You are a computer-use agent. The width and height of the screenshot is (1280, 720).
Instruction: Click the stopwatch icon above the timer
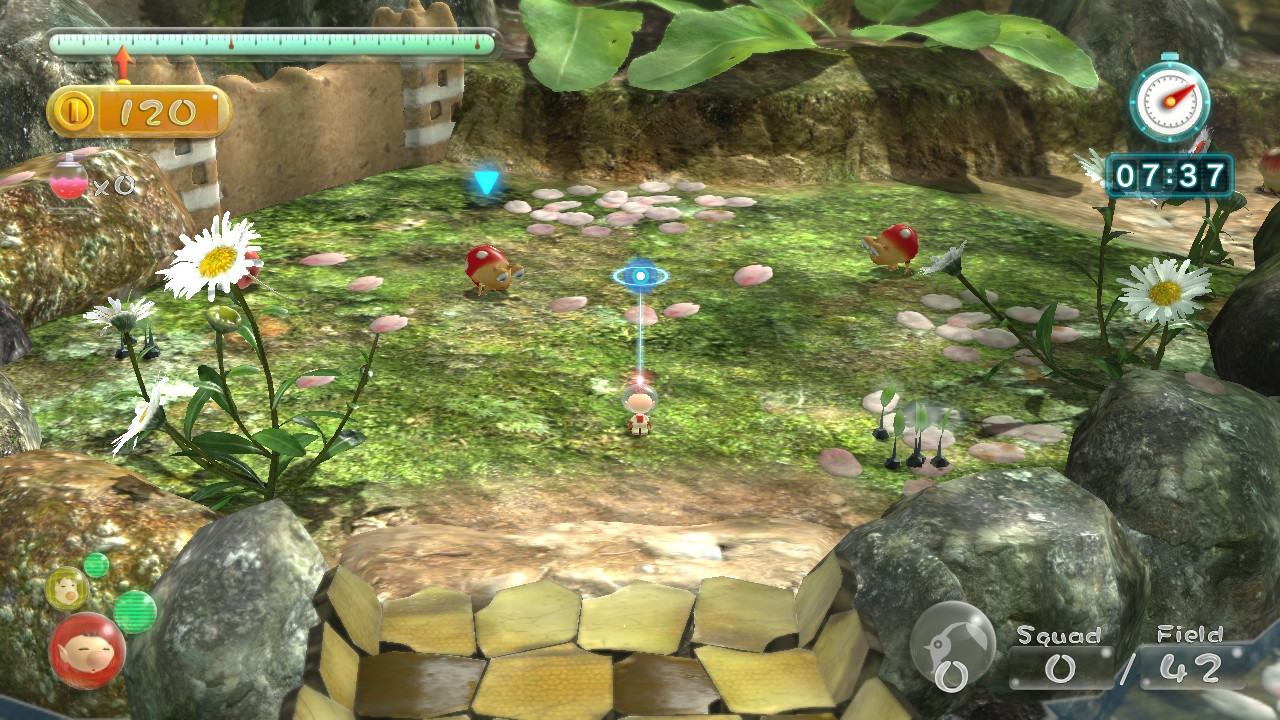coord(1169,99)
